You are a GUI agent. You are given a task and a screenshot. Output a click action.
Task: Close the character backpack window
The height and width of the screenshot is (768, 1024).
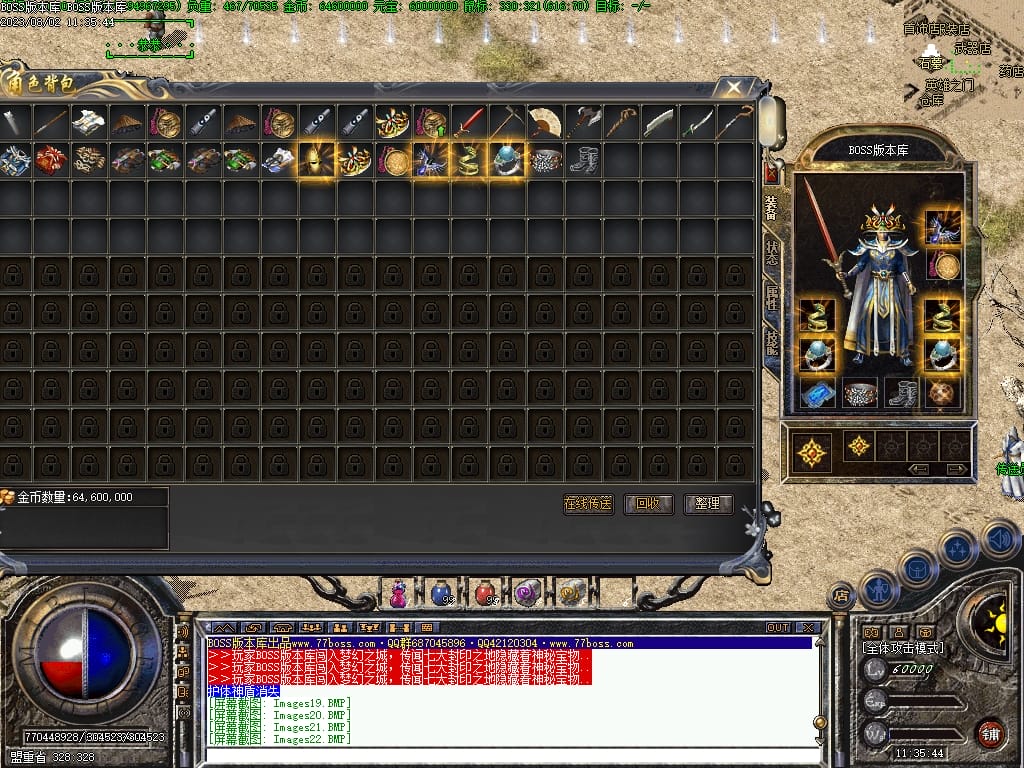(734, 88)
